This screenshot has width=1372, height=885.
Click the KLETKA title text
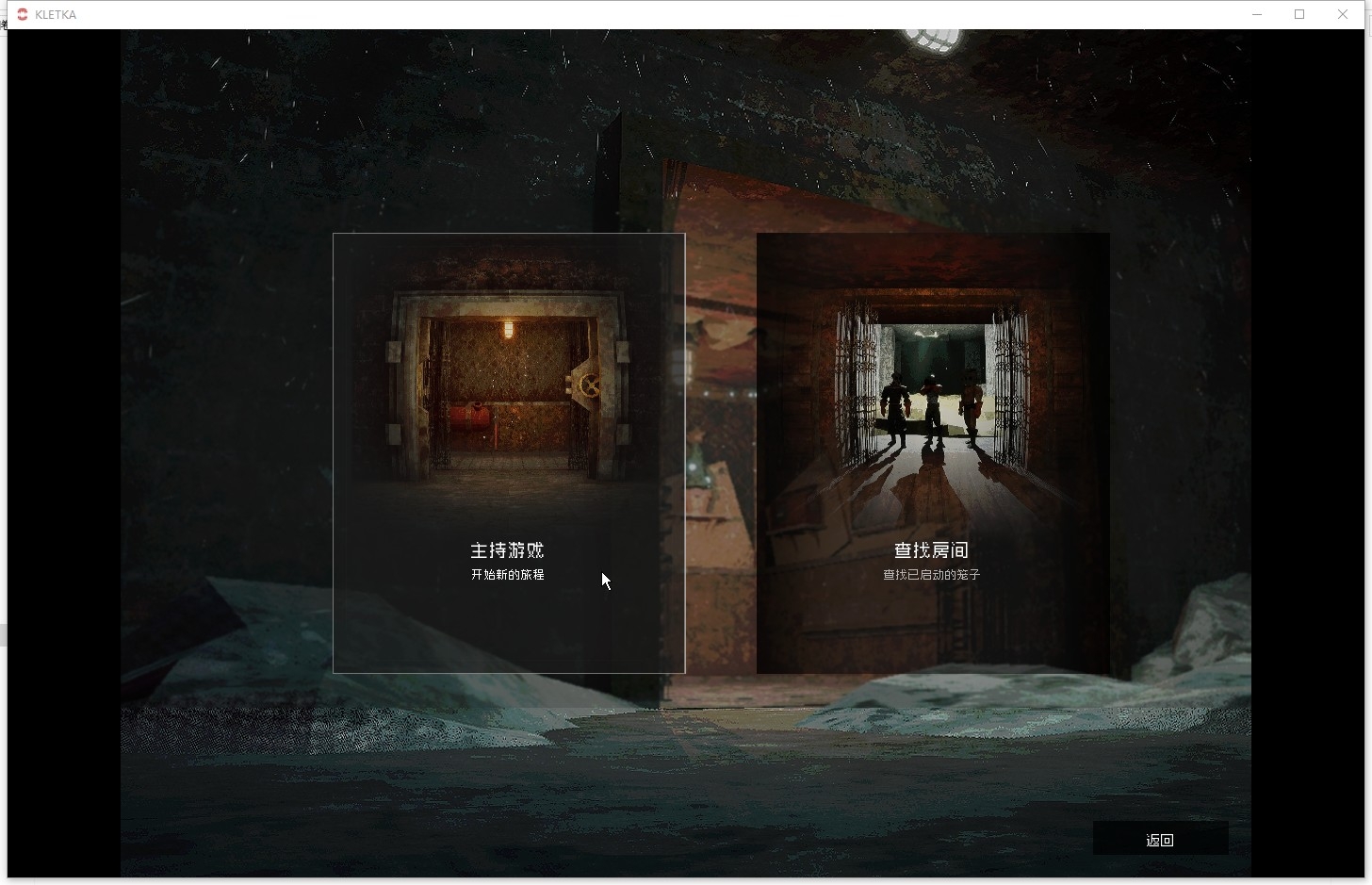(54, 14)
